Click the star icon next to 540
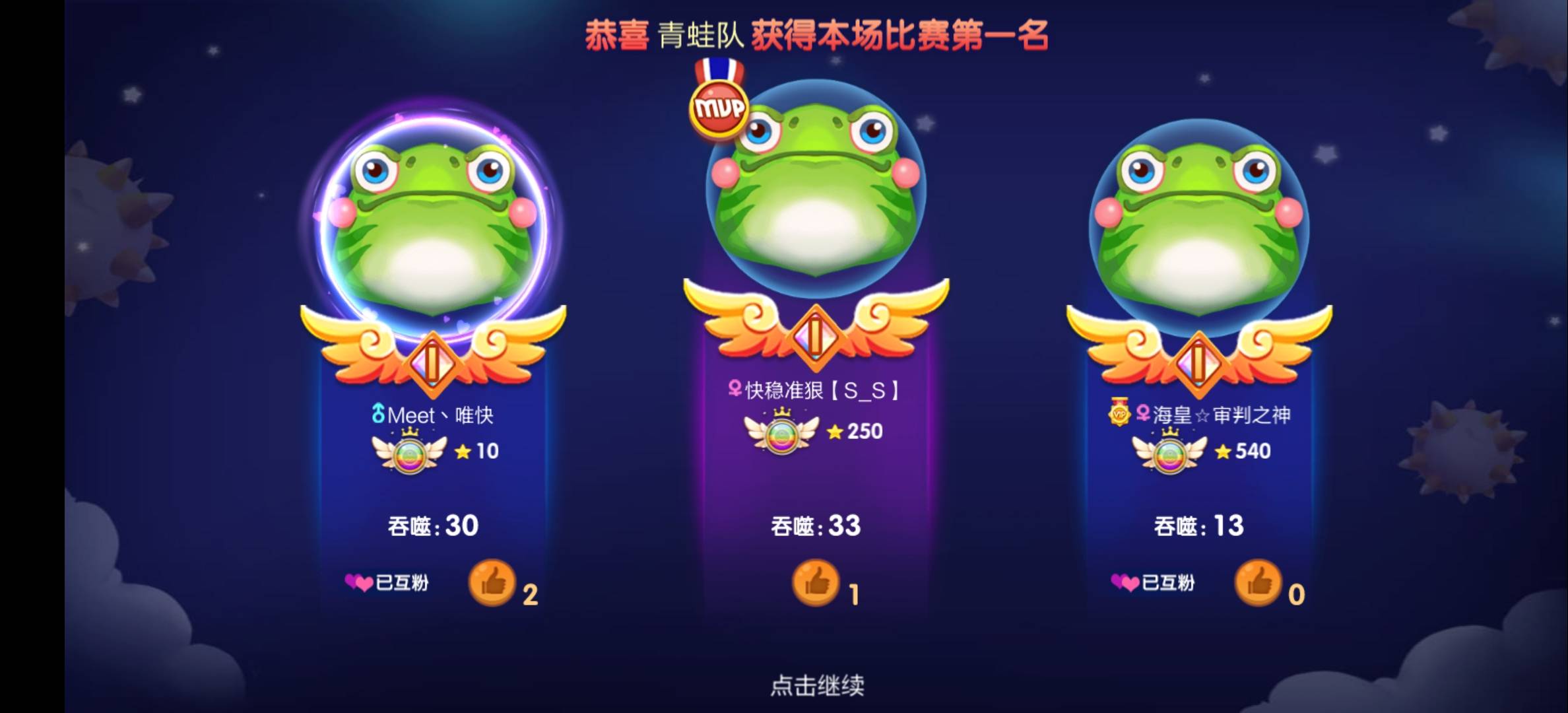The image size is (1568, 713). 1224,452
